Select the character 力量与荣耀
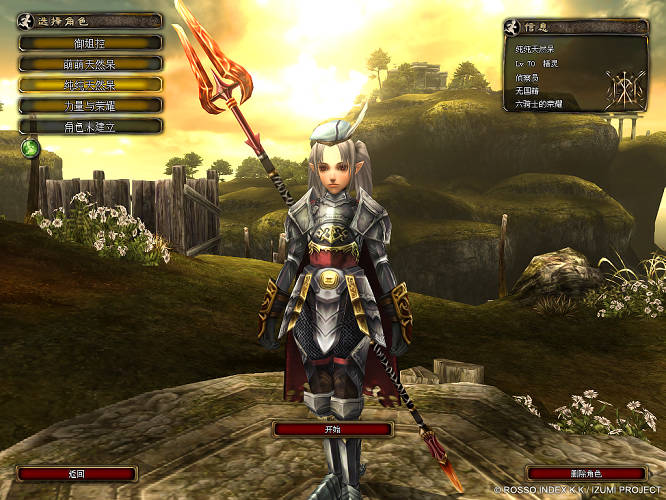 click(x=90, y=105)
